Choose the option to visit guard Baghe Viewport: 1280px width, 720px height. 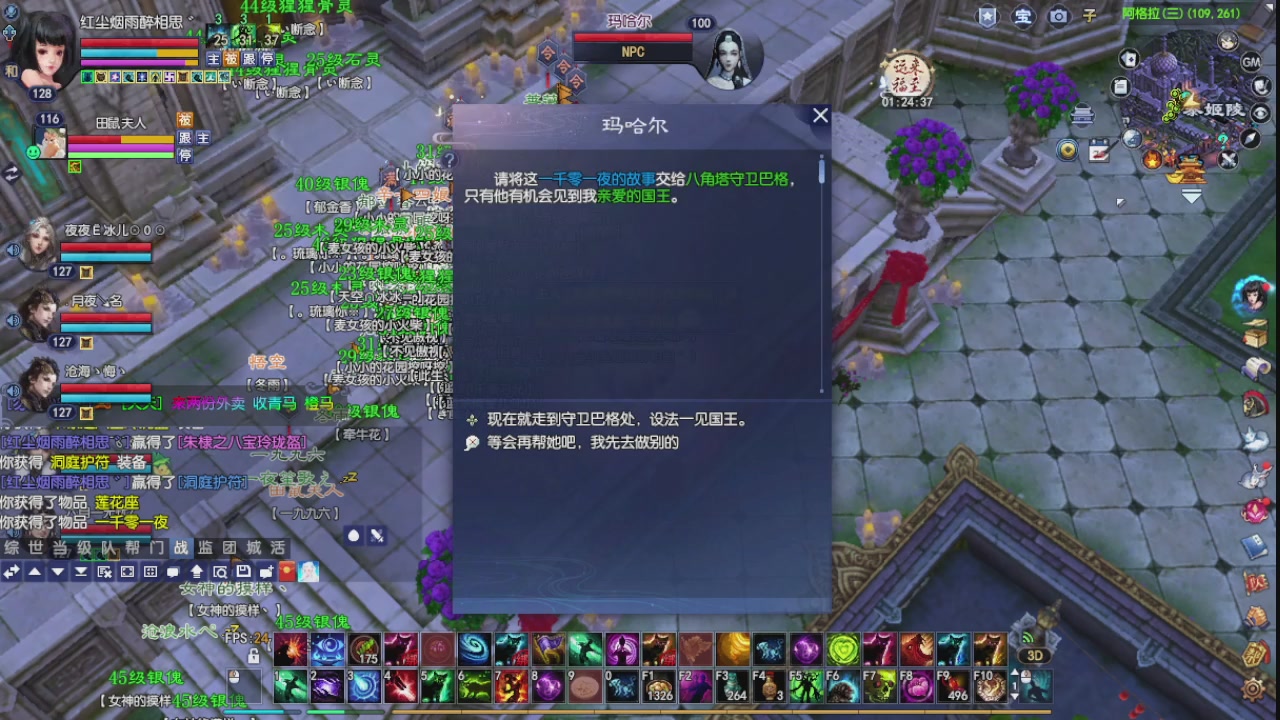[618, 420]
